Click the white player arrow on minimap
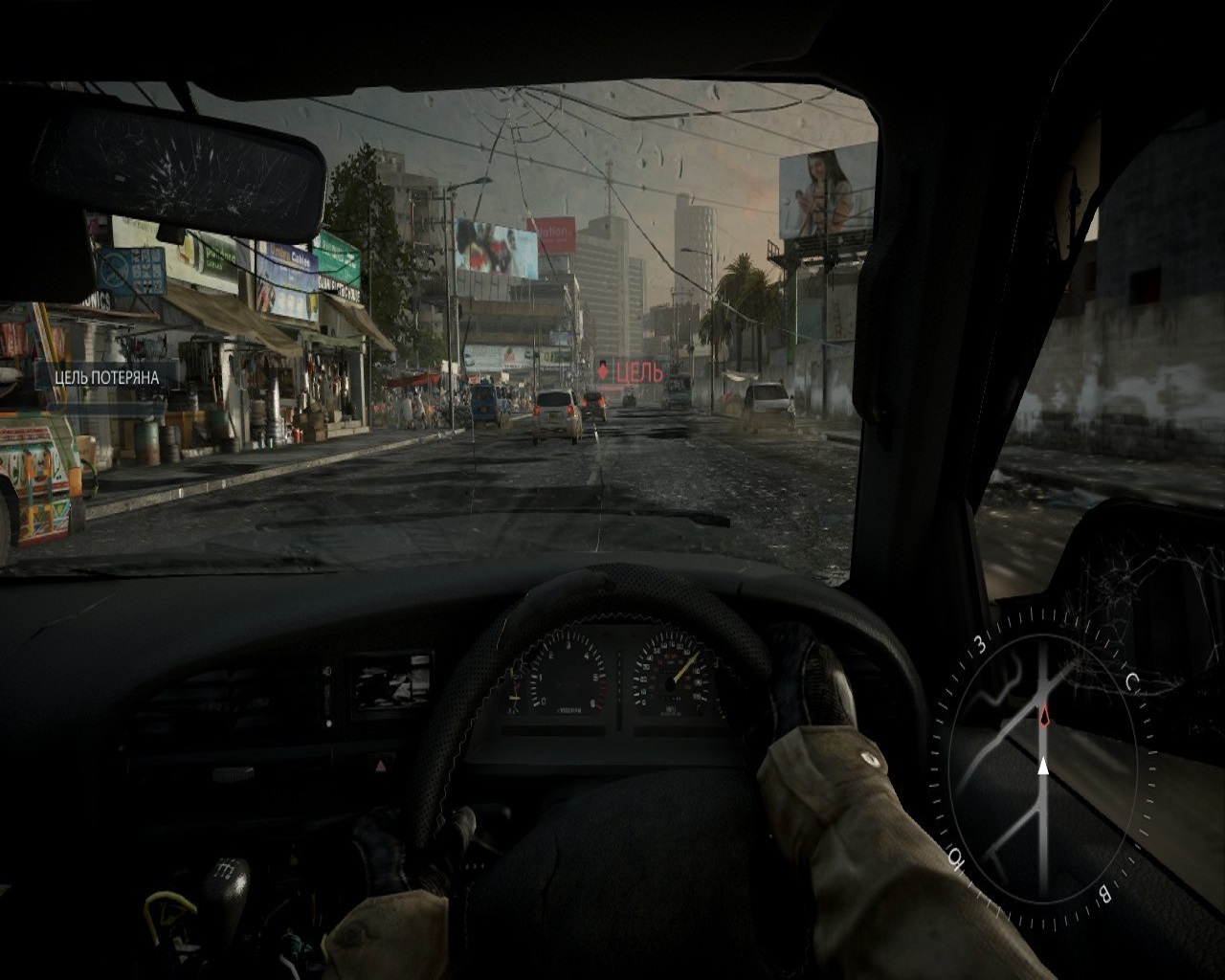Image resolution: width=1225 pixels, height=980 pixels. pyautogui.click(x=1043, y=764)
